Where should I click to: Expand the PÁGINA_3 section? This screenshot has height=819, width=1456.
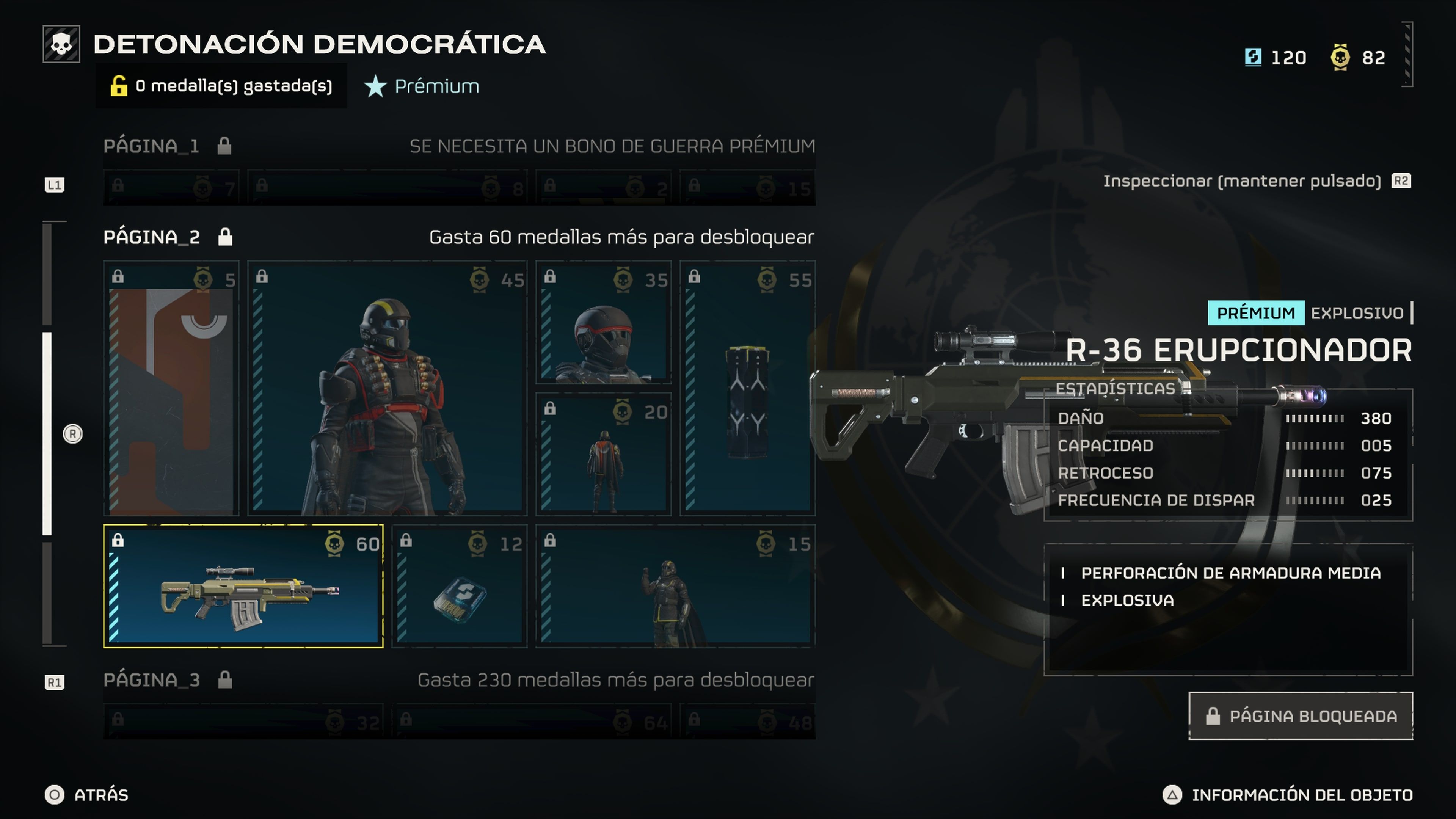[x=152, y=679]
